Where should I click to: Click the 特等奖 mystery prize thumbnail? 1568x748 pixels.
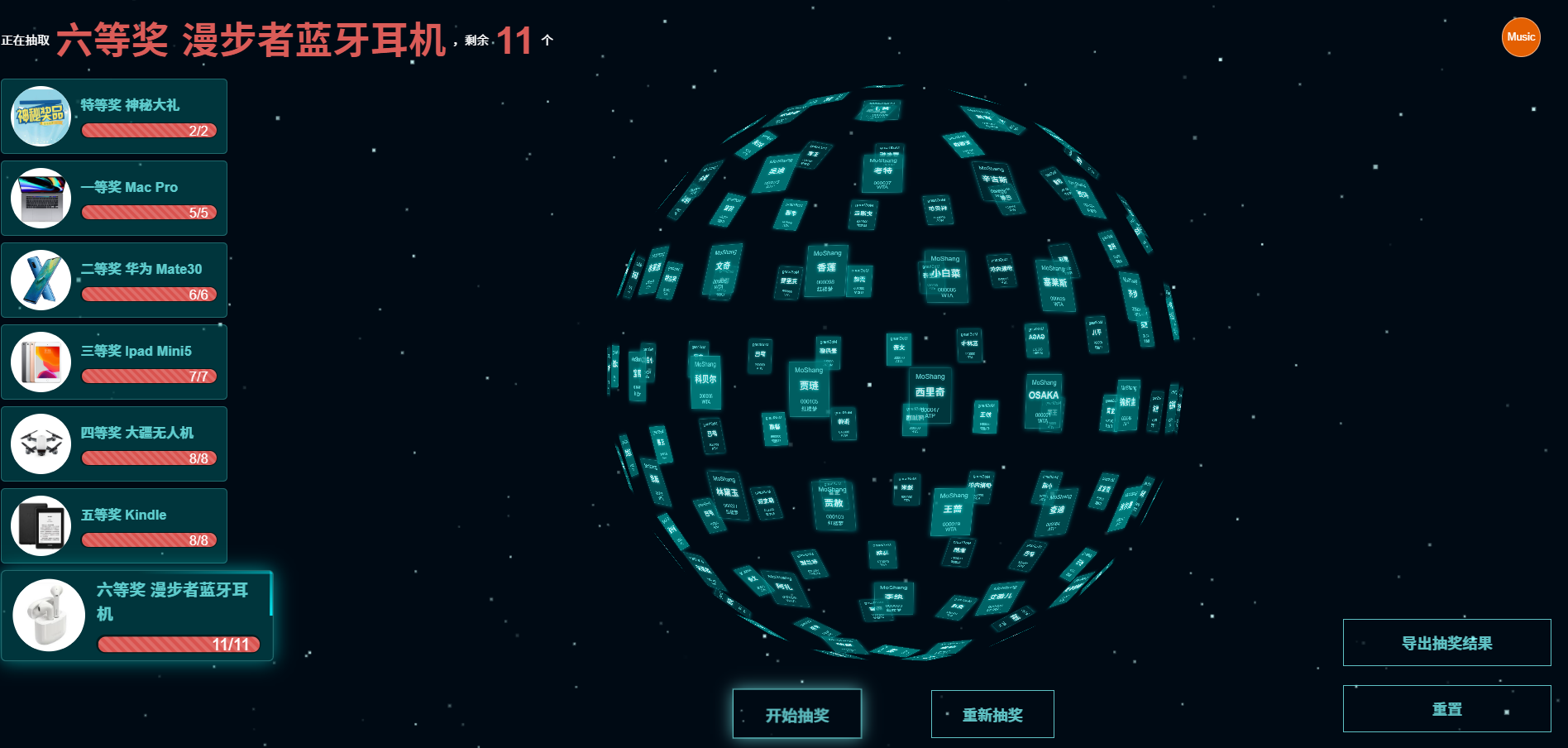pos(41,116)
